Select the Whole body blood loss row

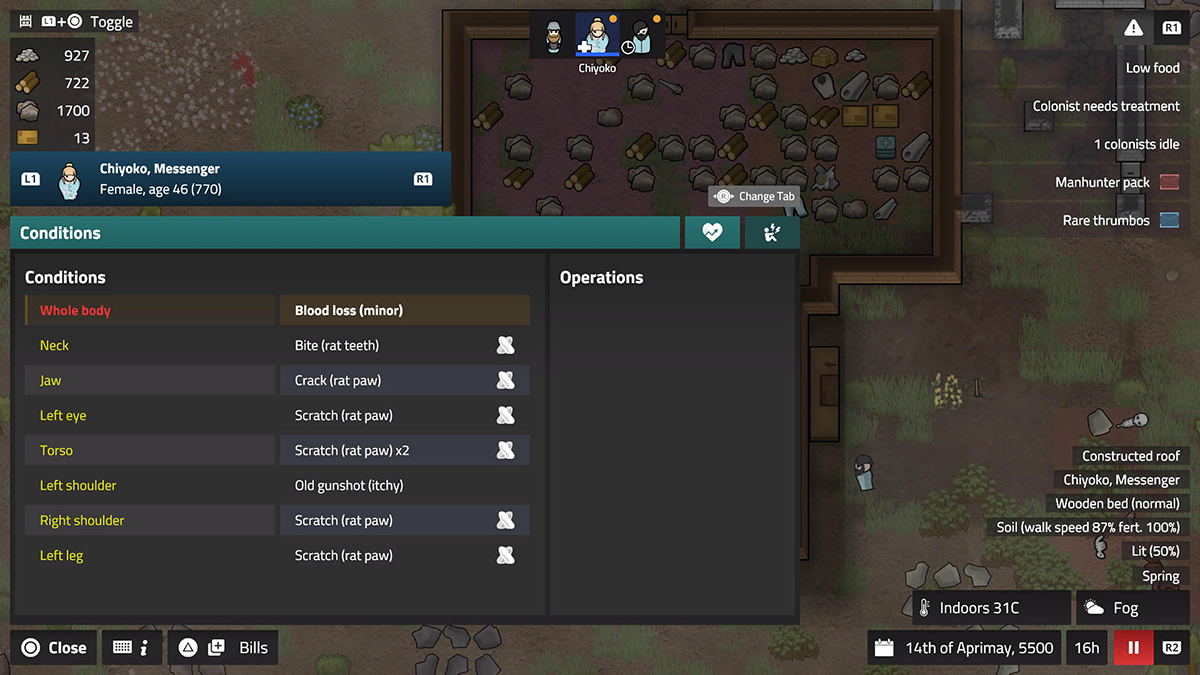pyautogui.click(x=277, y=310)
